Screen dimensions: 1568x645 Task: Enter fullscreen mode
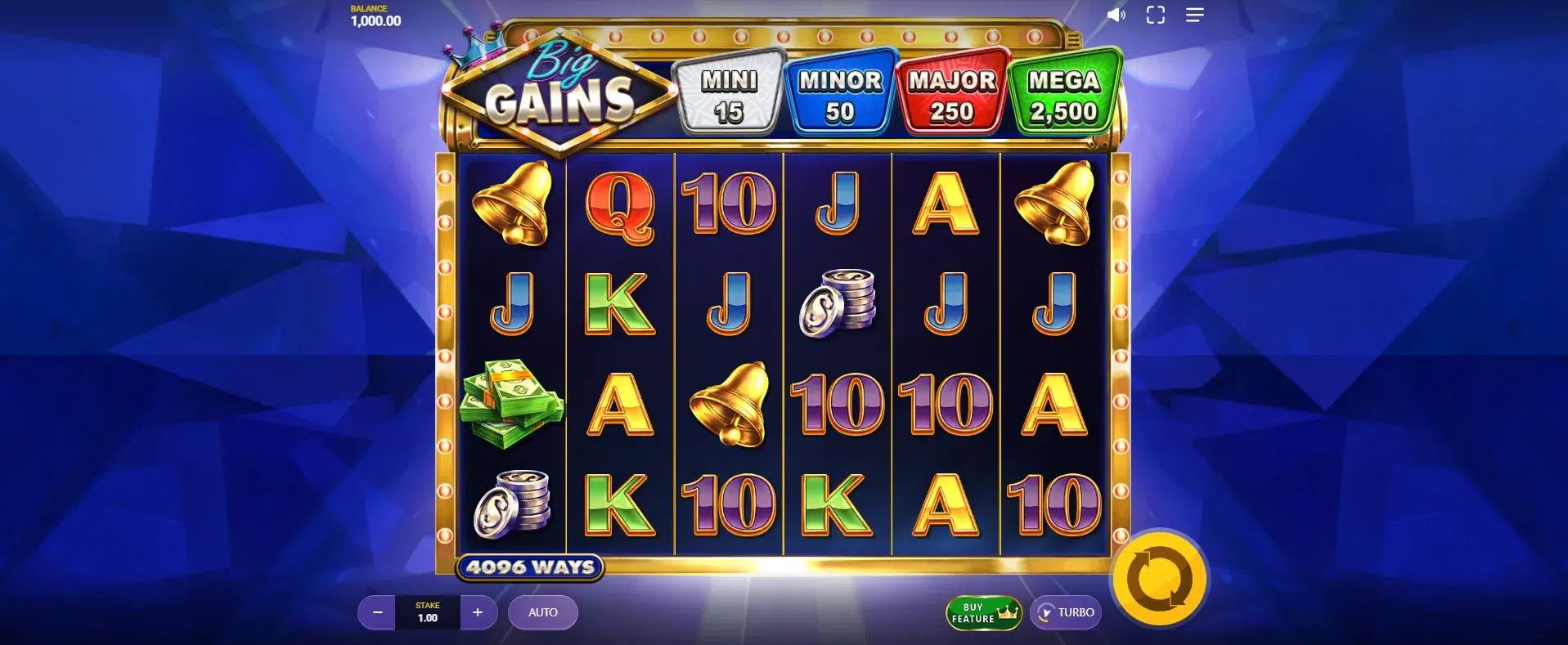pos(1155,15)
